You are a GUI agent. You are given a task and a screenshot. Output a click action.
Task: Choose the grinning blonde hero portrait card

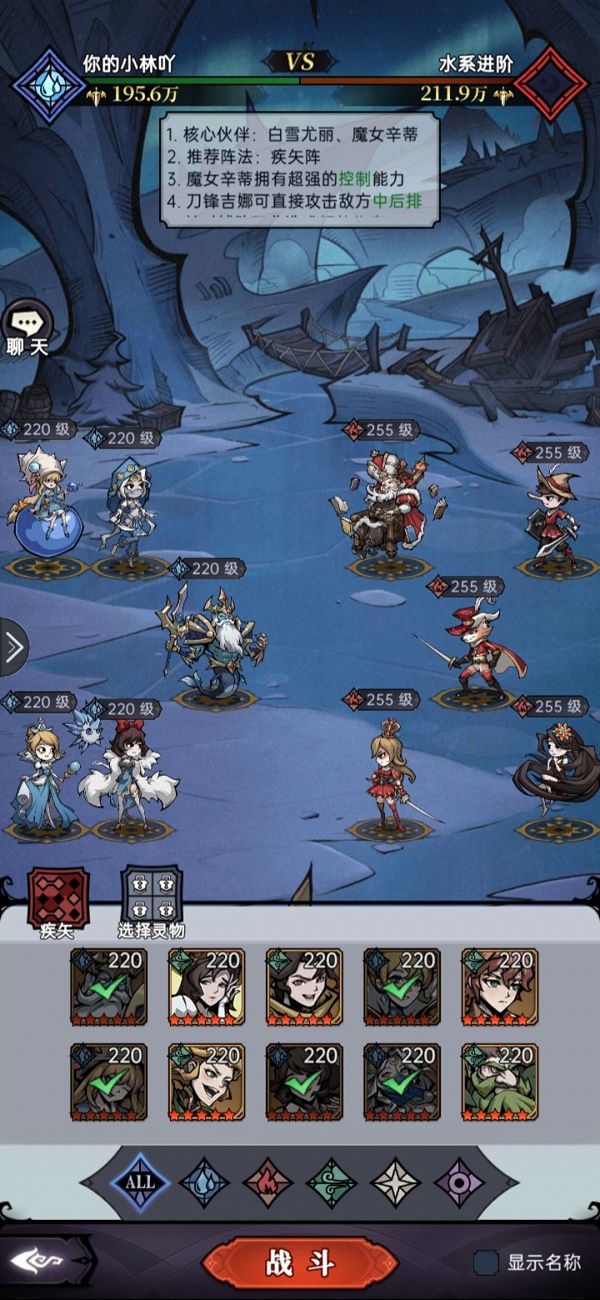206,1082
